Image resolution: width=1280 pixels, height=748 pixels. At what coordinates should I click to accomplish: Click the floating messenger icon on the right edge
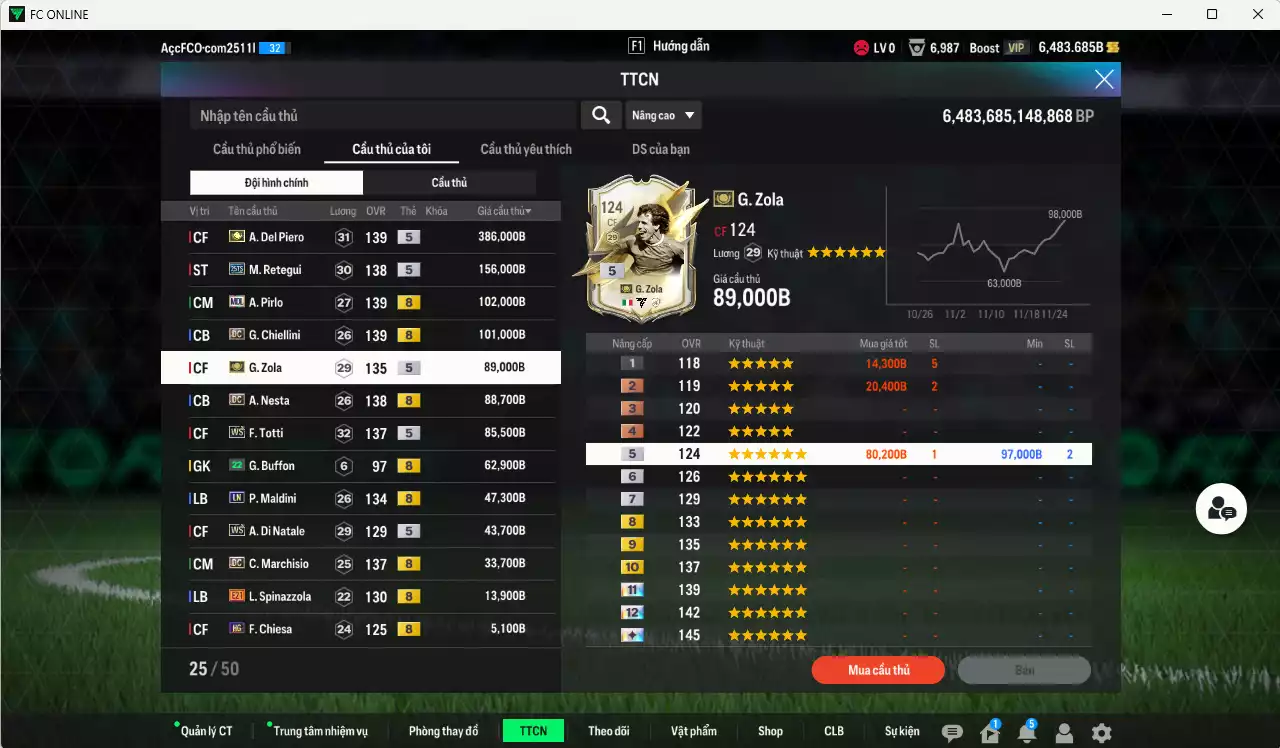1219,508
